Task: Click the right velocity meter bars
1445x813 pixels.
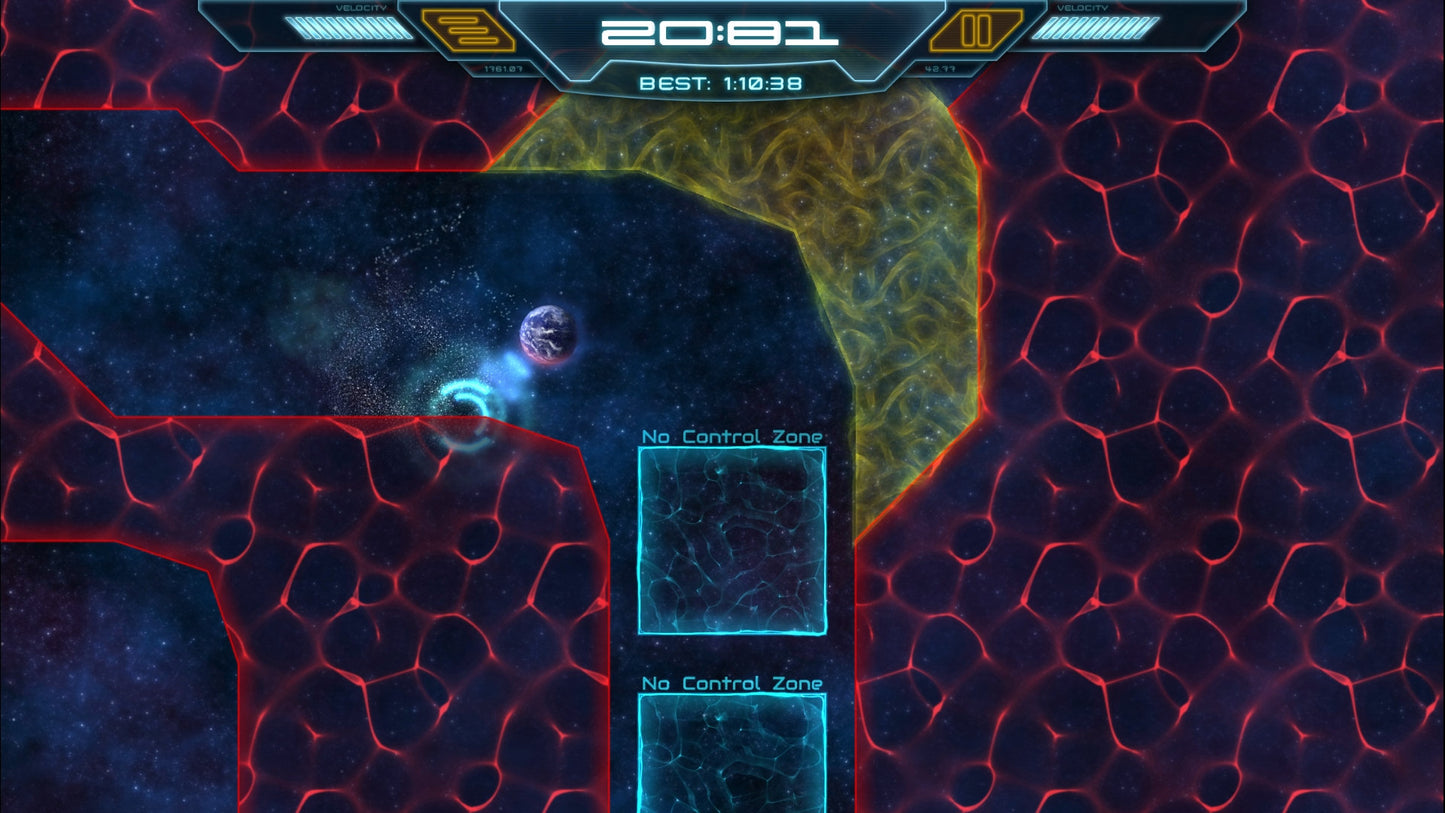Action: point(1095,30)
